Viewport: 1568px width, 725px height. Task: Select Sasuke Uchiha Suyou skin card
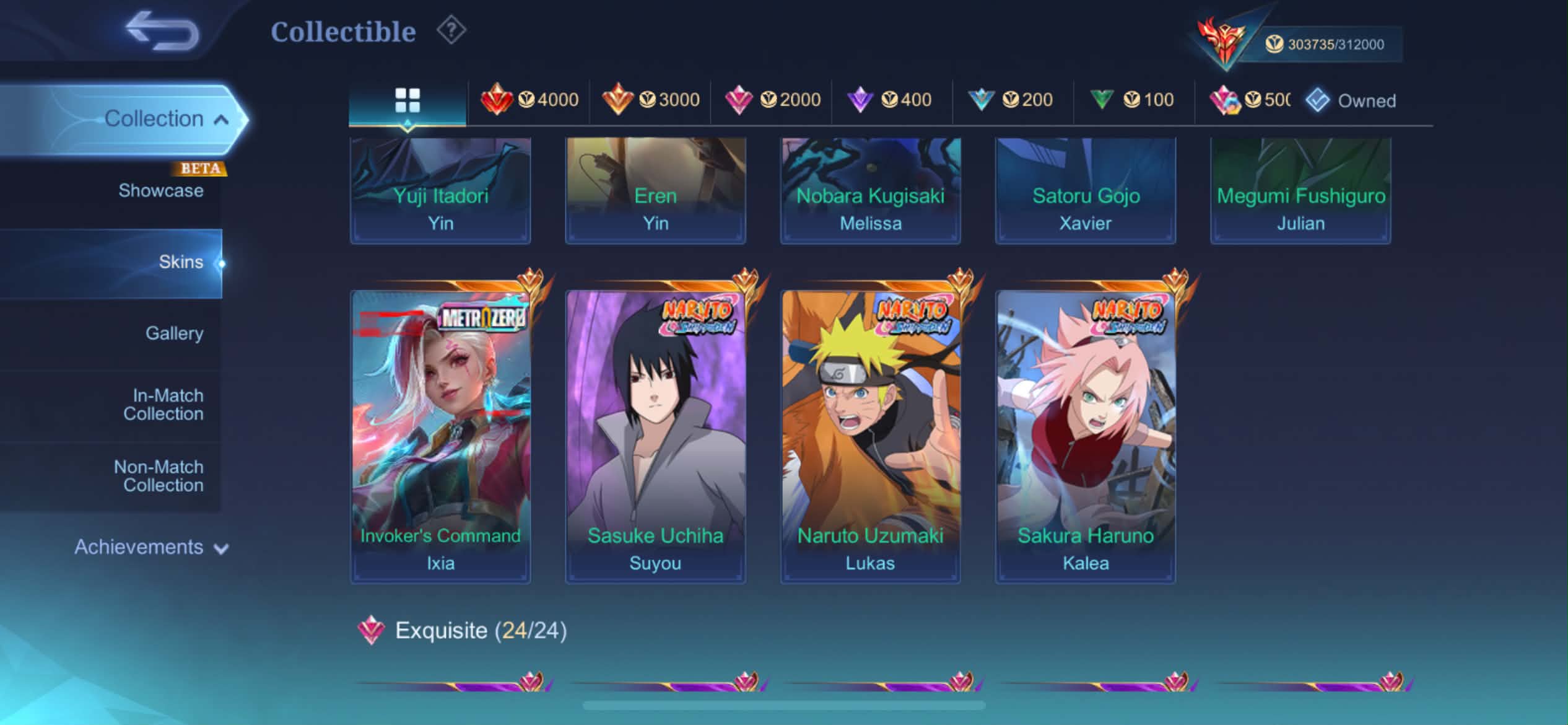point(655,434)
